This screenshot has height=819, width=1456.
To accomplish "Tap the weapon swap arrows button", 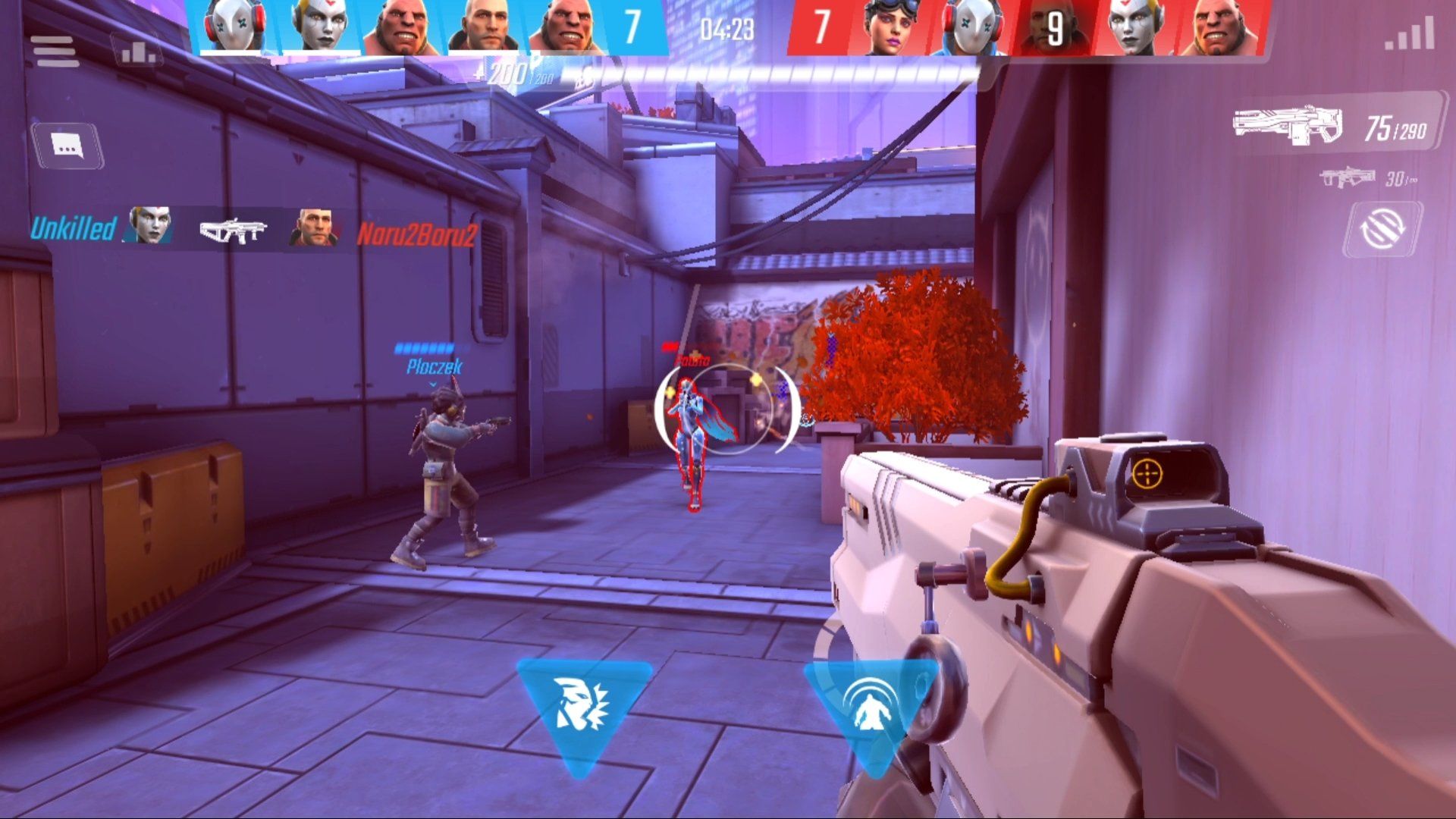I will point(1382,227).
